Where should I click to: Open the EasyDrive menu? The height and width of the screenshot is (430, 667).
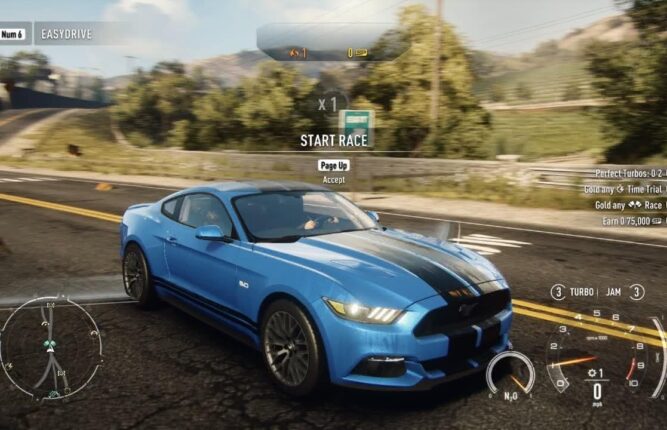click(x=66, y=32)
